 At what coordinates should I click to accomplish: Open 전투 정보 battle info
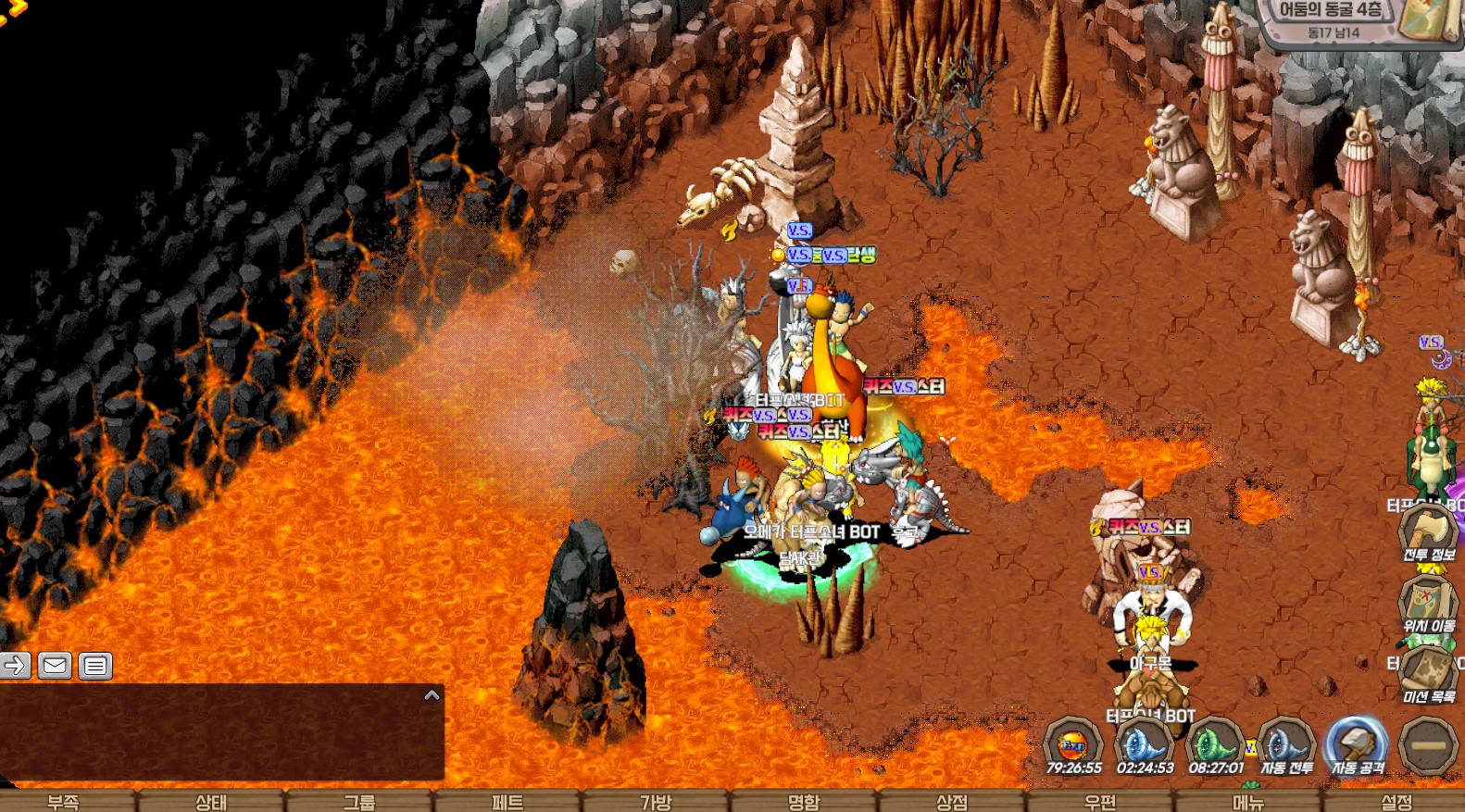pos(1428,533)
